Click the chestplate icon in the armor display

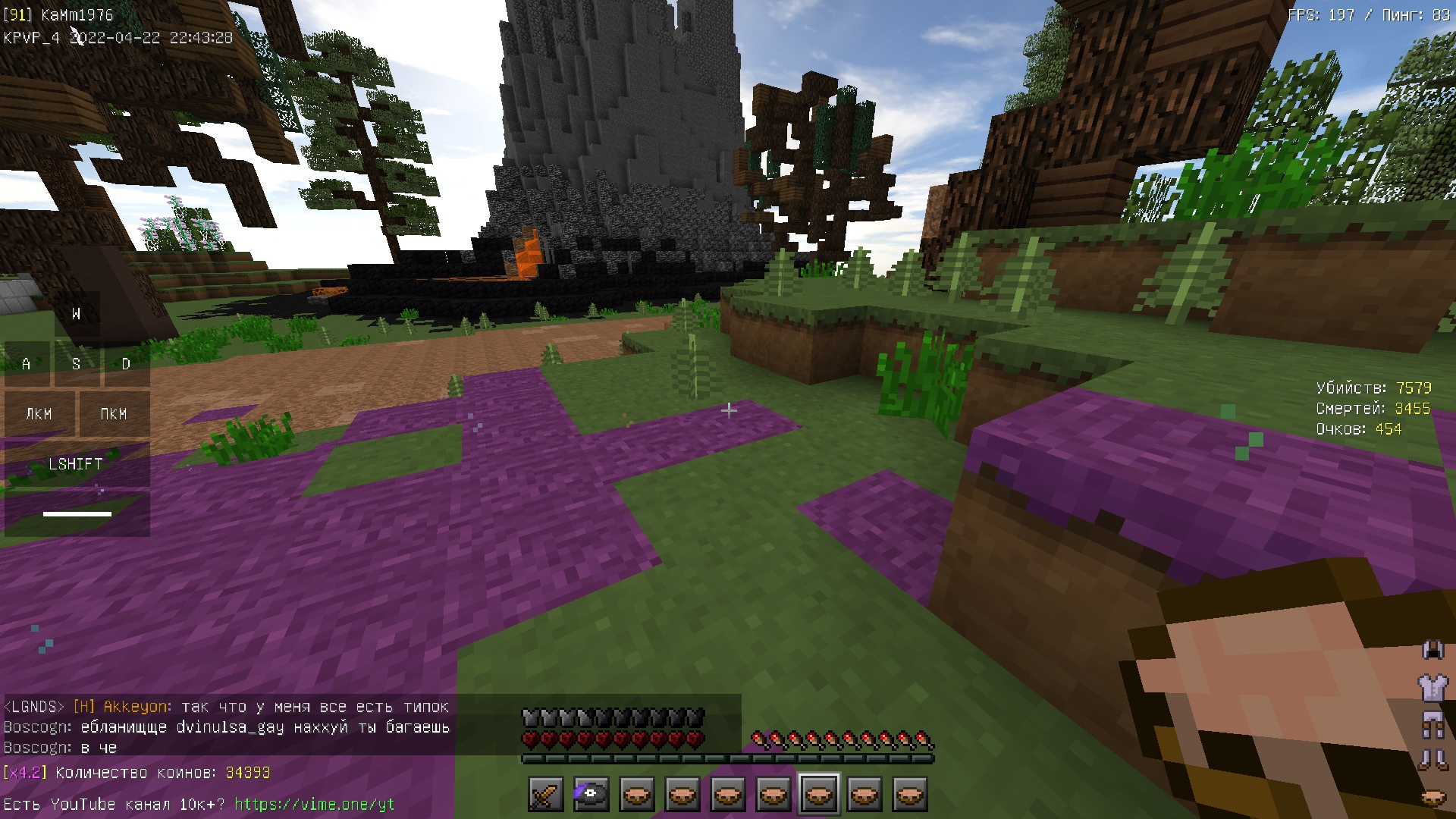pos(1432,687)
